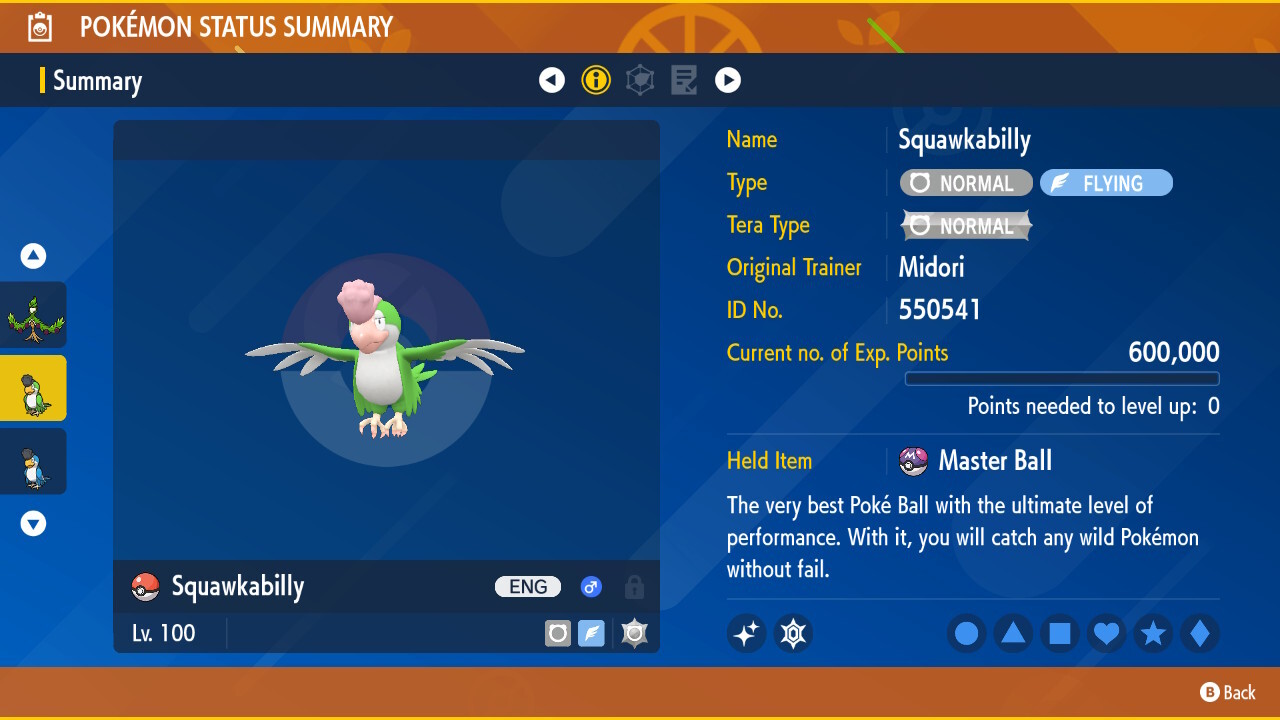Click the sparkle shiny mark icon

tap(746, 633)
